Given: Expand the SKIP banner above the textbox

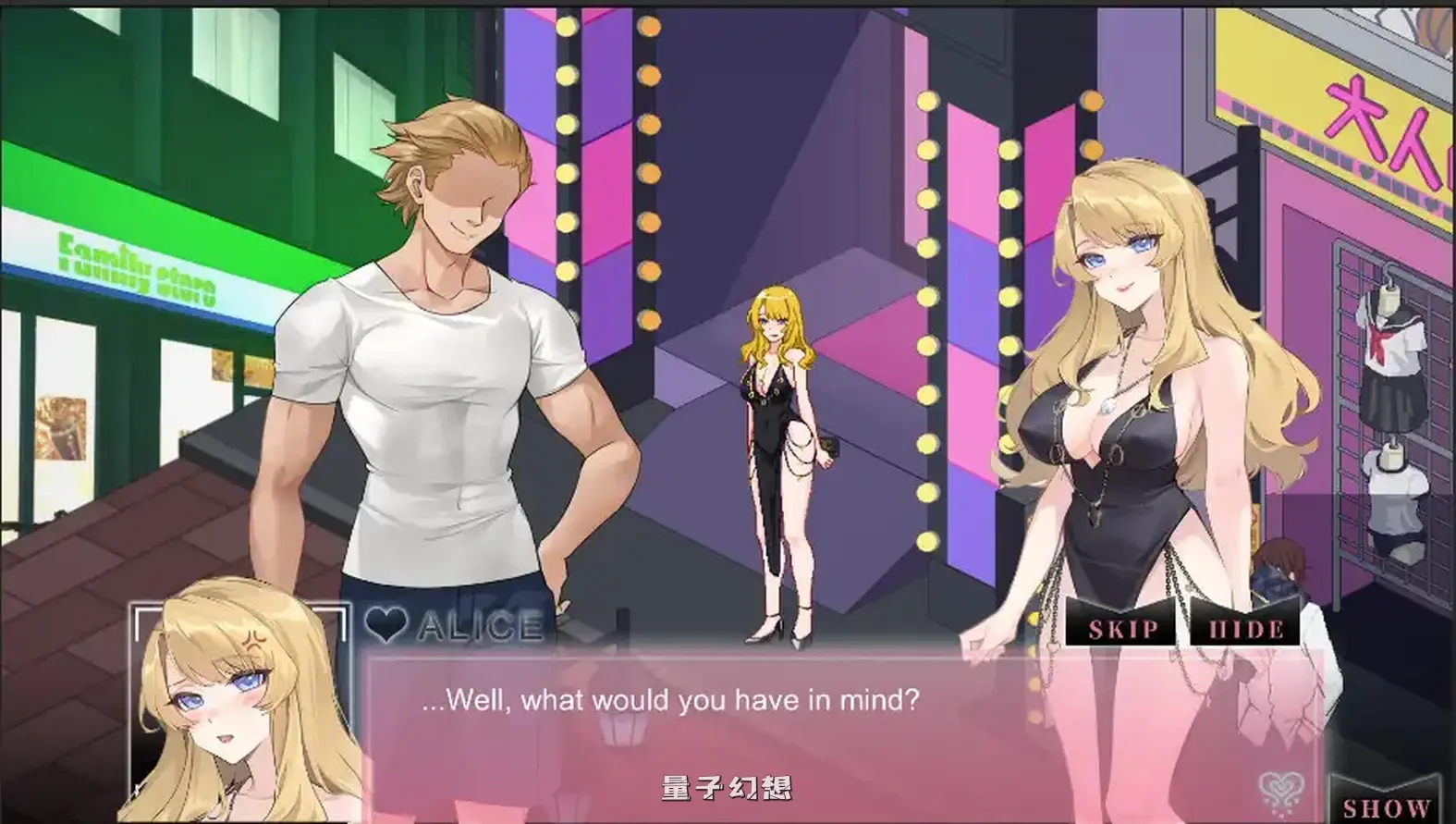Looking at the screenshot, I should [1121, 630].
